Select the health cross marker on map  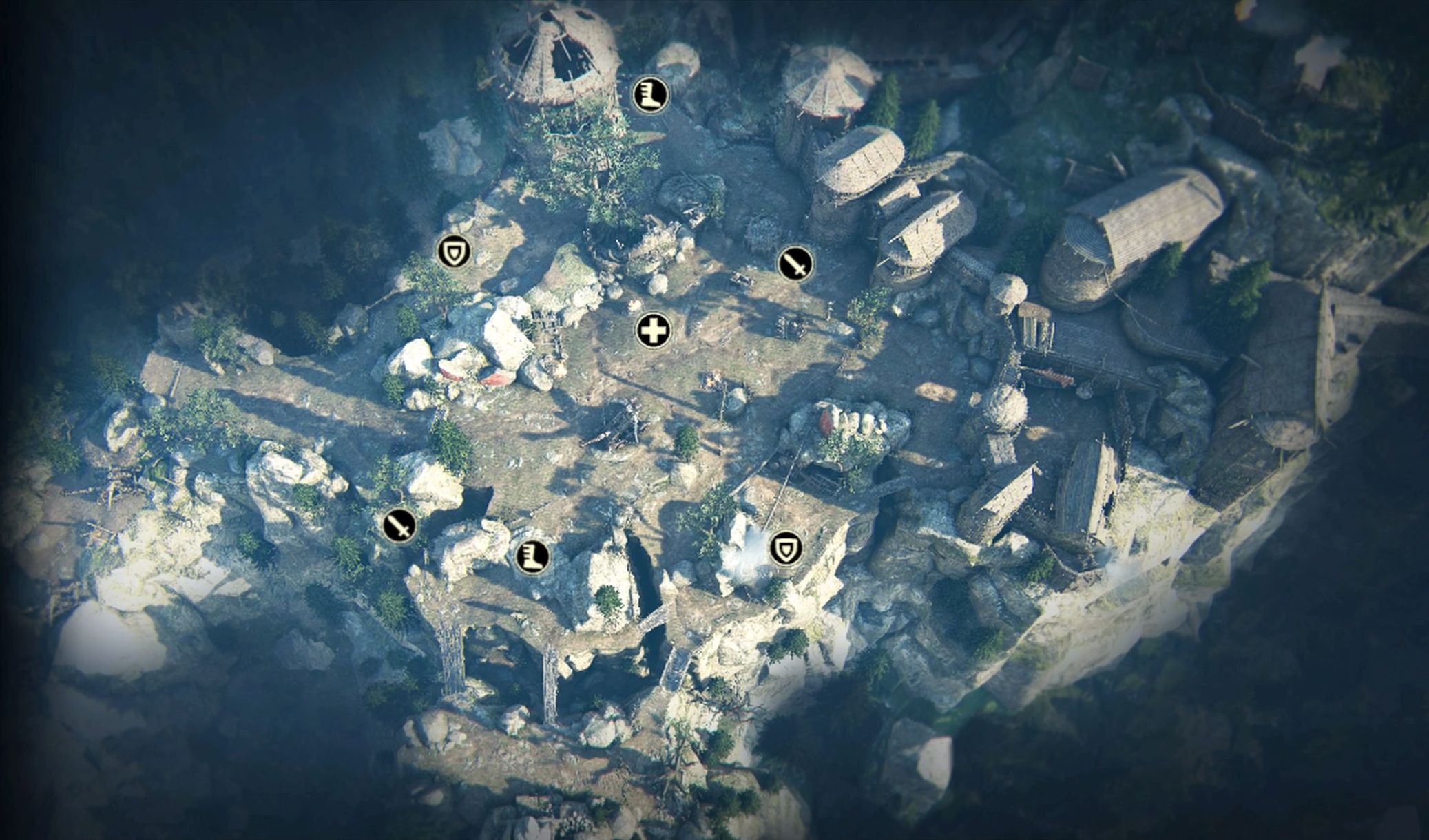pos(652,331)
